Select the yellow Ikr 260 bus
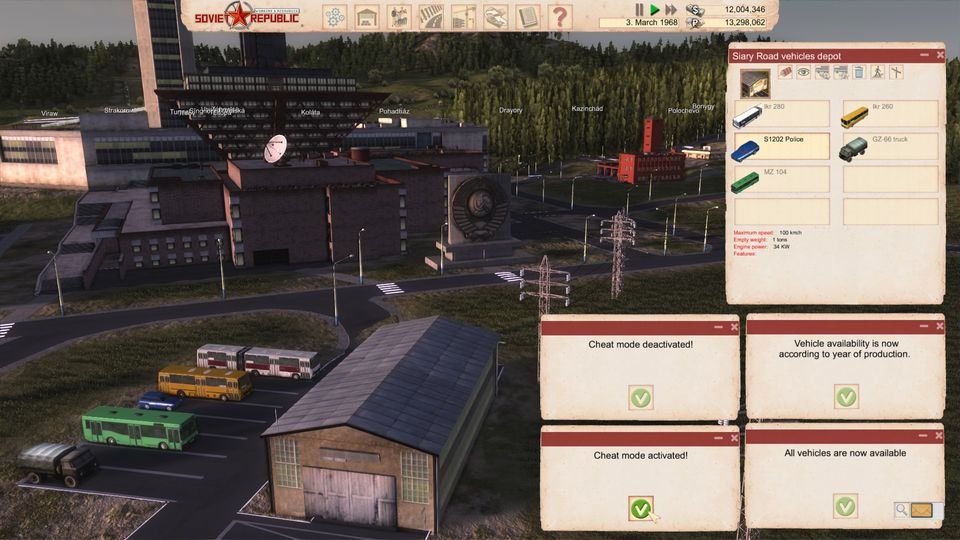The image size is (960, 540). tap(890, 114)
